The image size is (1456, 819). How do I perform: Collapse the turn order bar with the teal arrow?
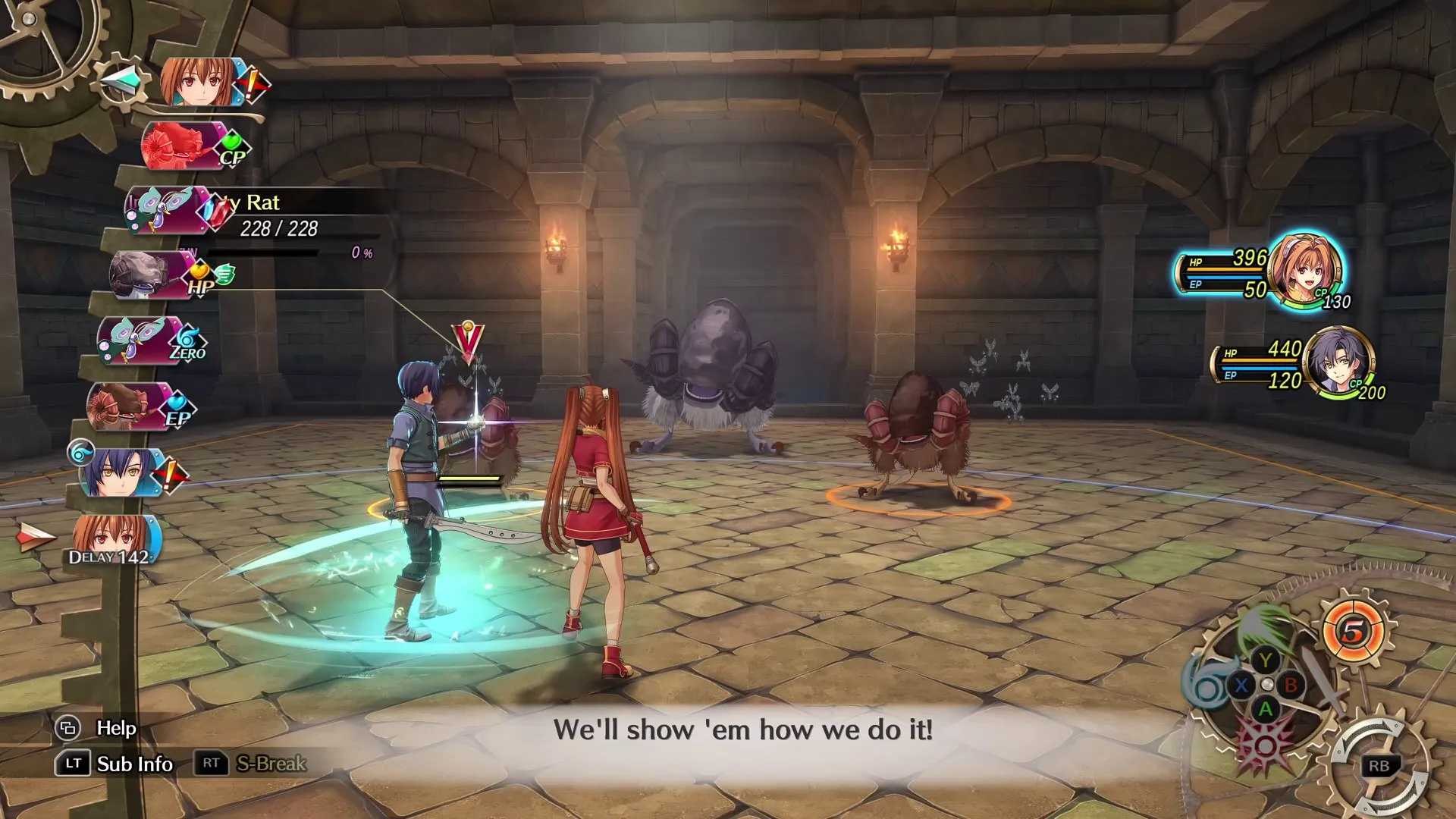(121, 81)
